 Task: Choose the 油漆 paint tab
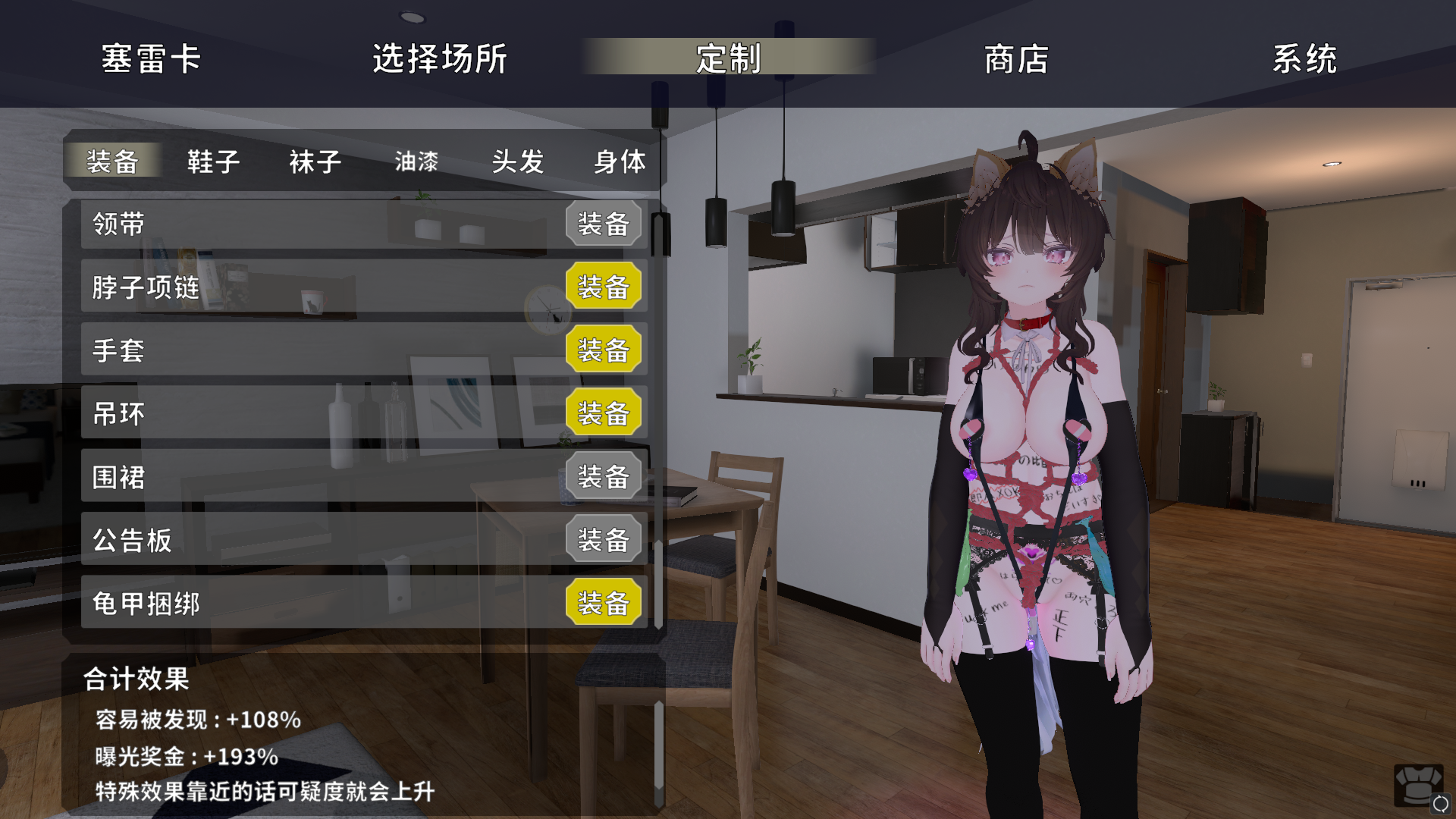click(x=416, y=161)
